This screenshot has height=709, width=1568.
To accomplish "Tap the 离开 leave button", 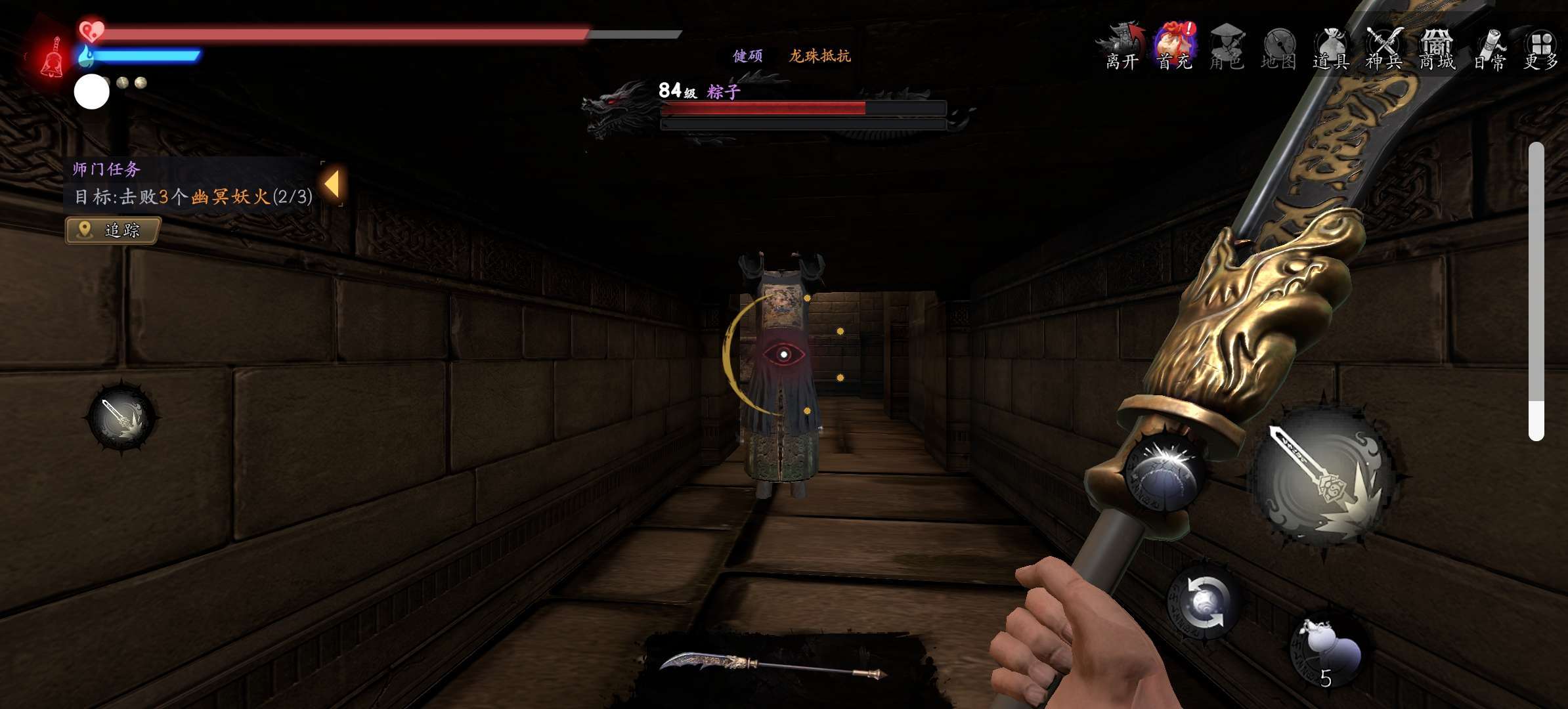I will pos(1122,47).
